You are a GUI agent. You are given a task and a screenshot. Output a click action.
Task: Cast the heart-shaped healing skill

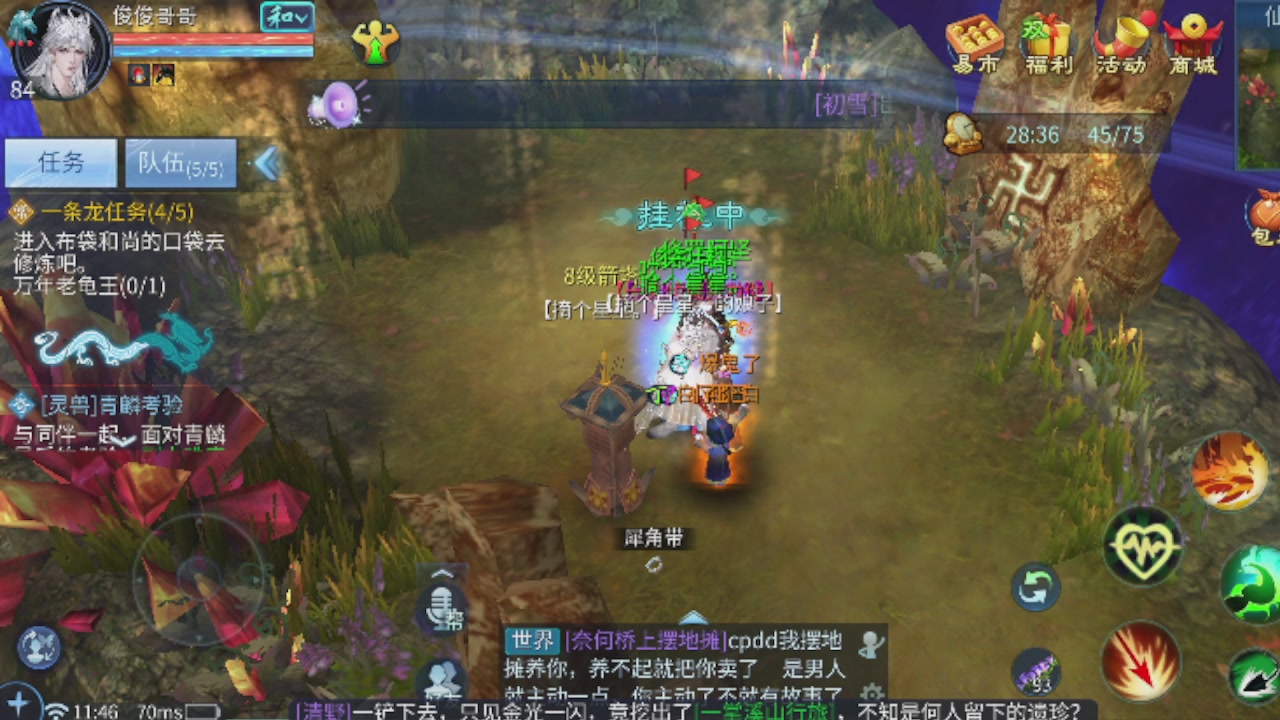coord(1145,547)
